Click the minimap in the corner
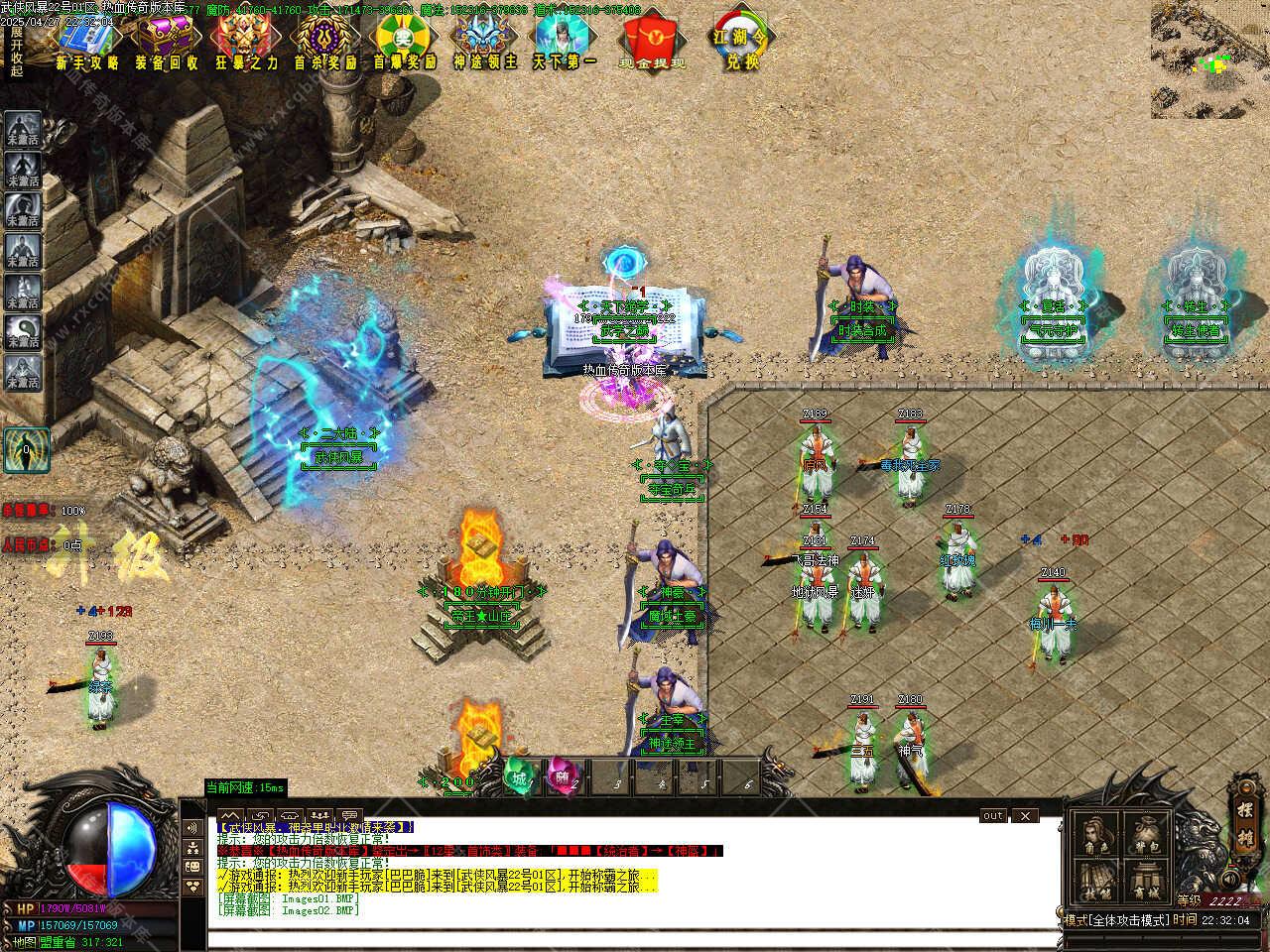 tap(1209, 59)
